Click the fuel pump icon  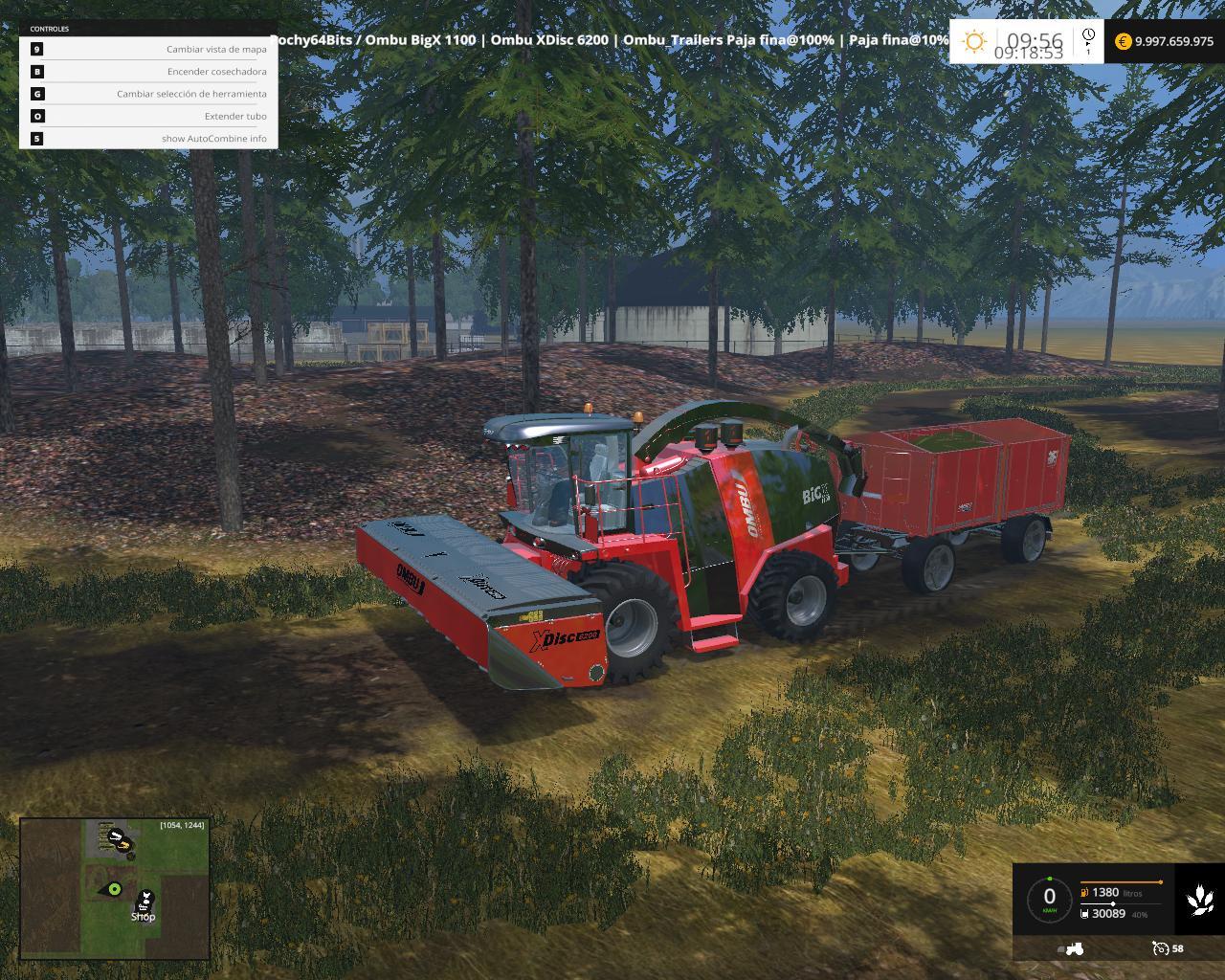click(x=1084, y=892)
